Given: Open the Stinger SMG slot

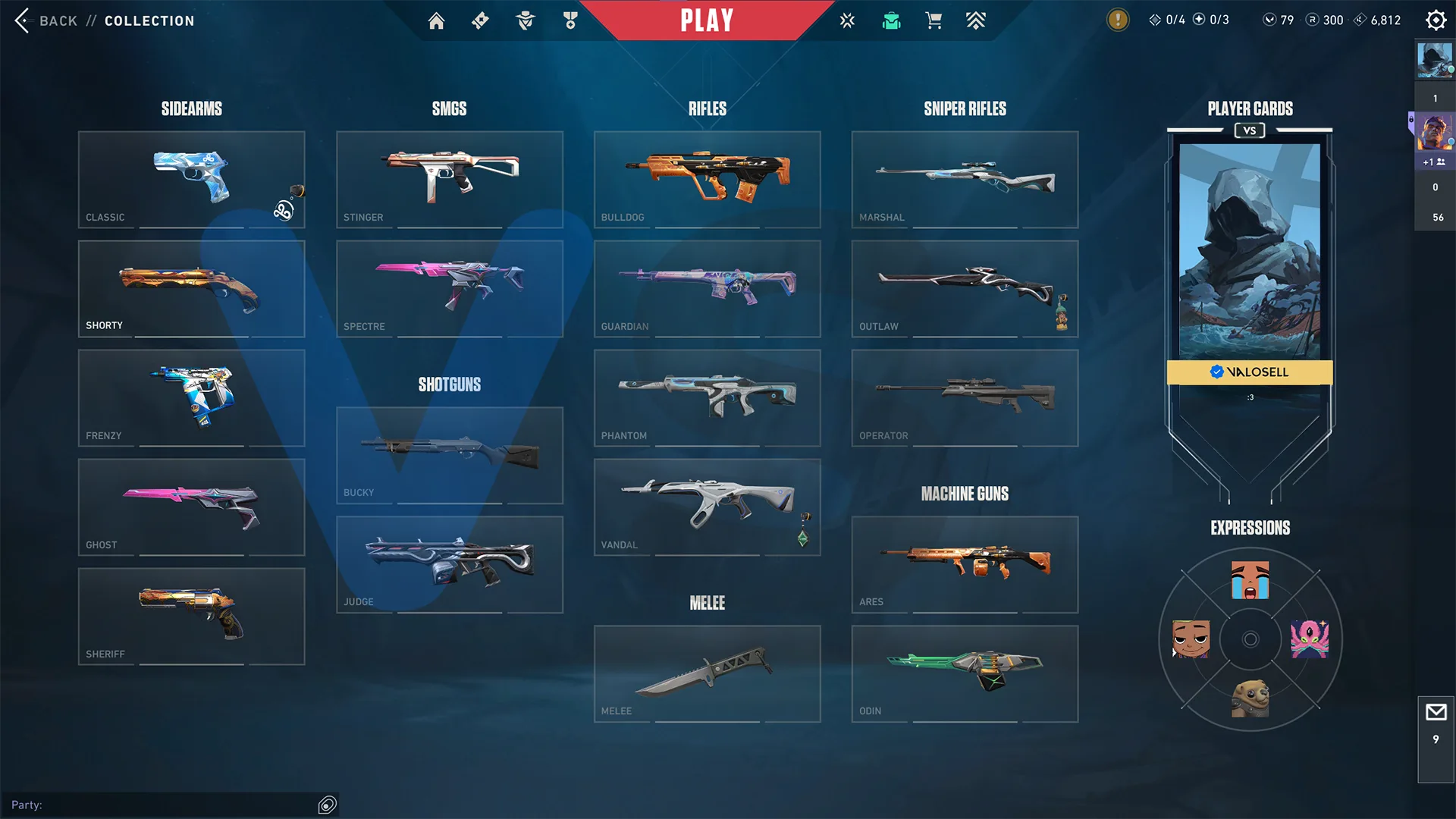Looking at the screenshot, I should tap(449, 179).
